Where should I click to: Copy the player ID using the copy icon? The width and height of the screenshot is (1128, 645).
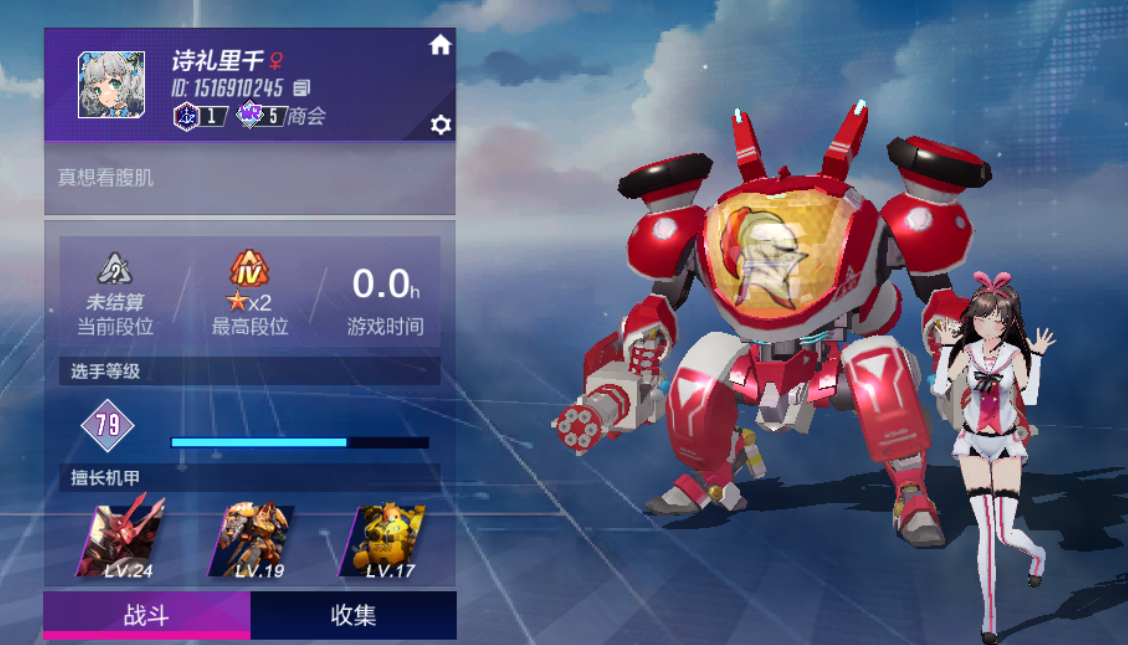click(302, 88)
